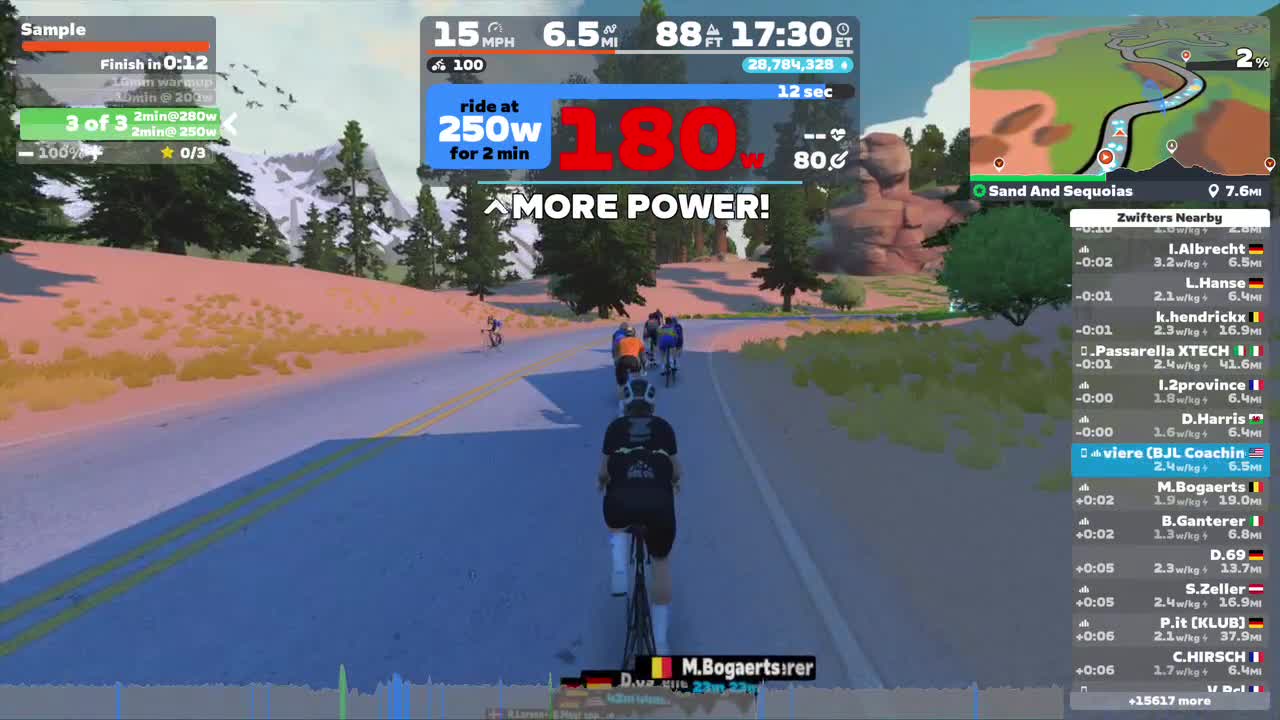Pick the Passarella XTECH rider row

point(1169,358)
